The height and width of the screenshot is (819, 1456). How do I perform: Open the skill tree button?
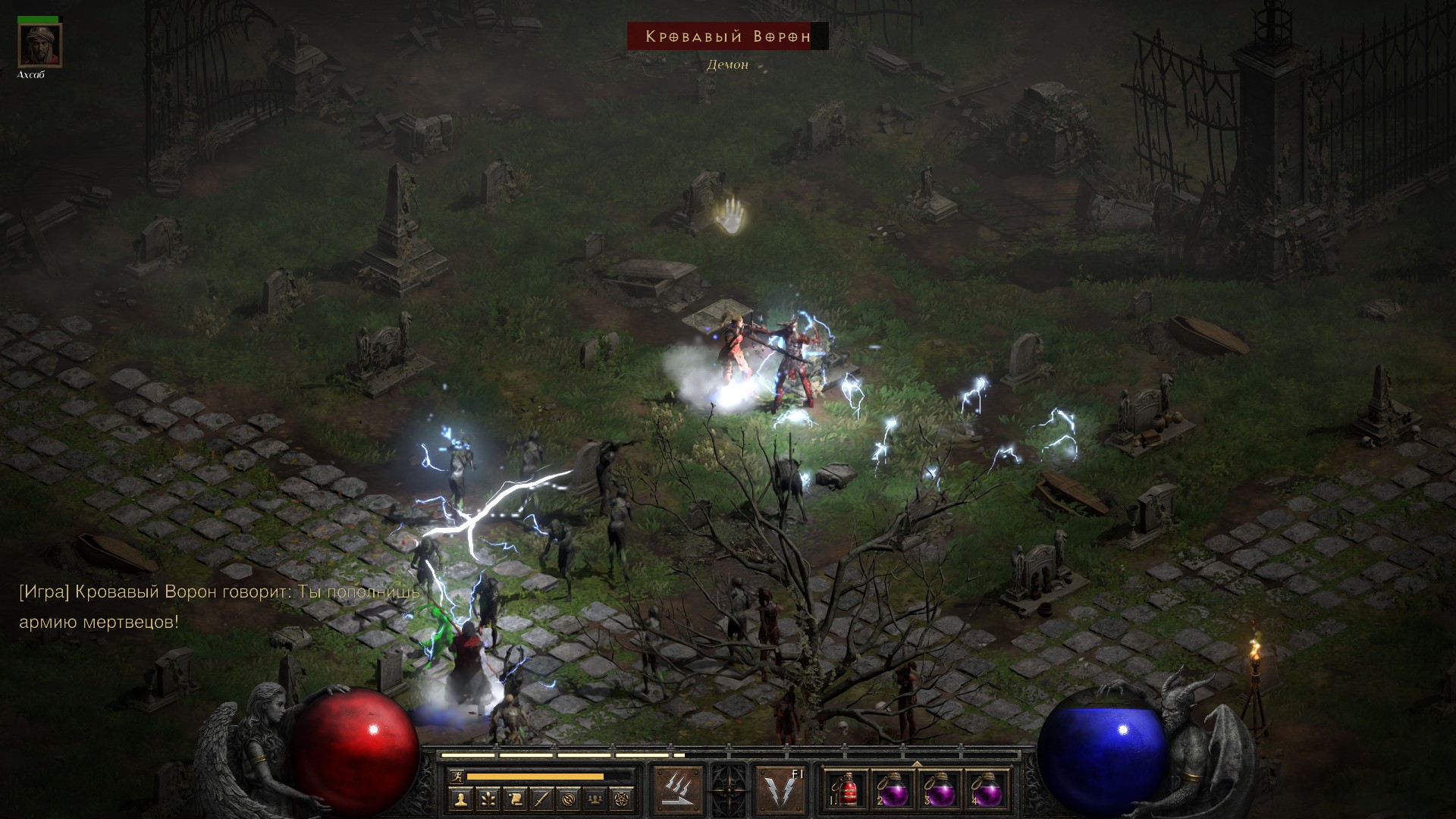coord(488,799)
